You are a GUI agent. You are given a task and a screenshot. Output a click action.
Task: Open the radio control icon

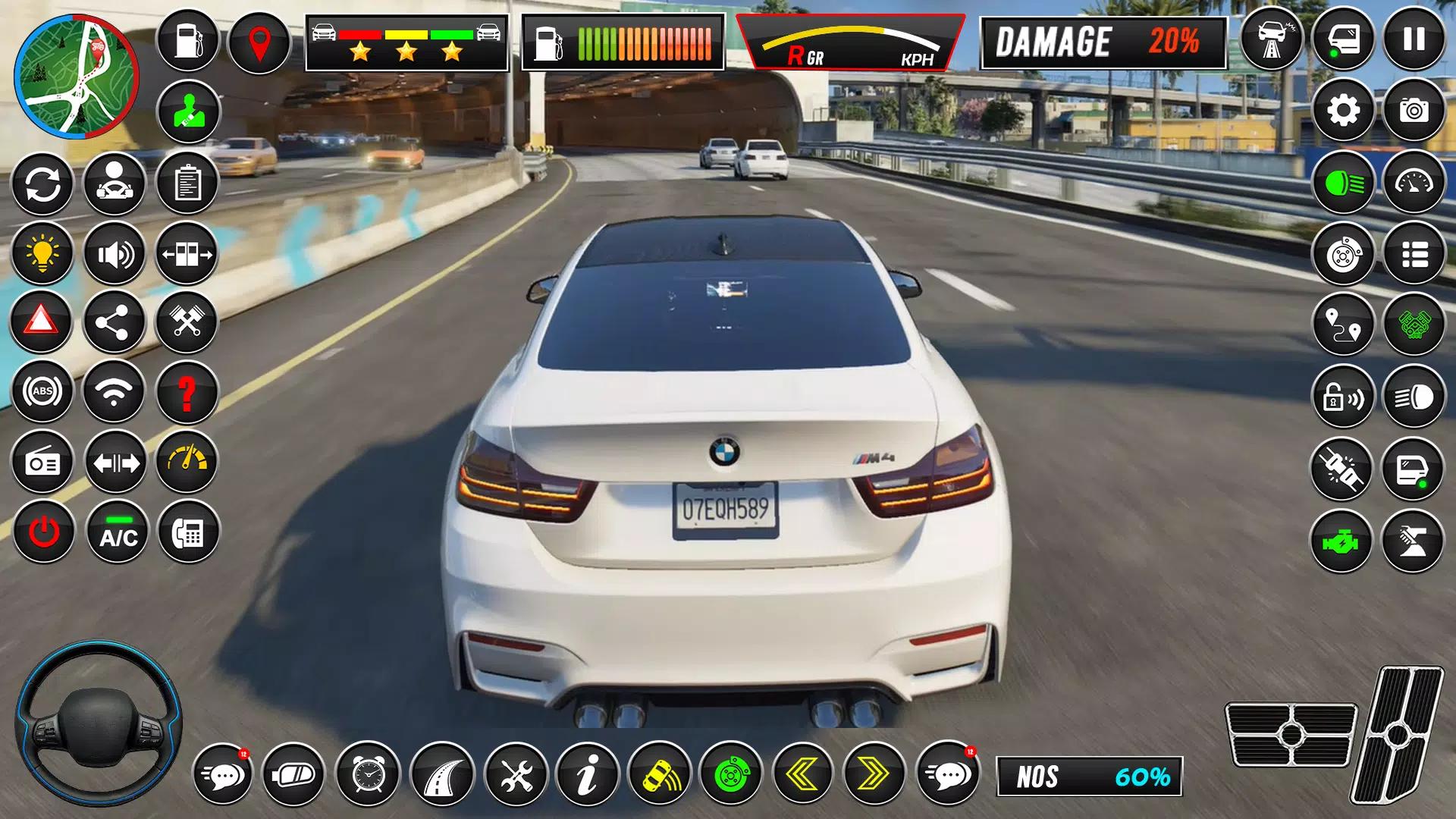coord(42,463)
